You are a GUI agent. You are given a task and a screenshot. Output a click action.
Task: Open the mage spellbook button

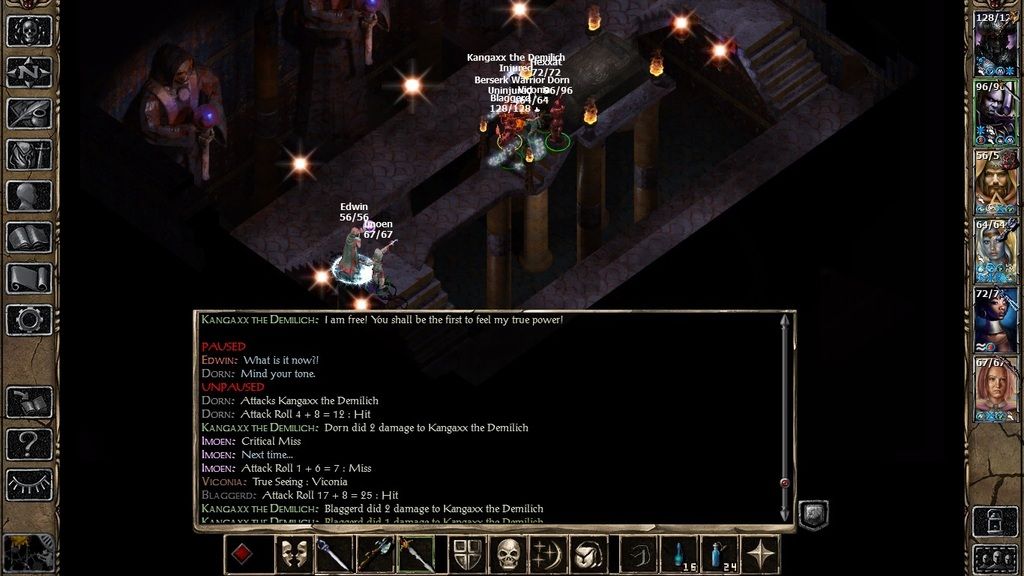[29, 237]
